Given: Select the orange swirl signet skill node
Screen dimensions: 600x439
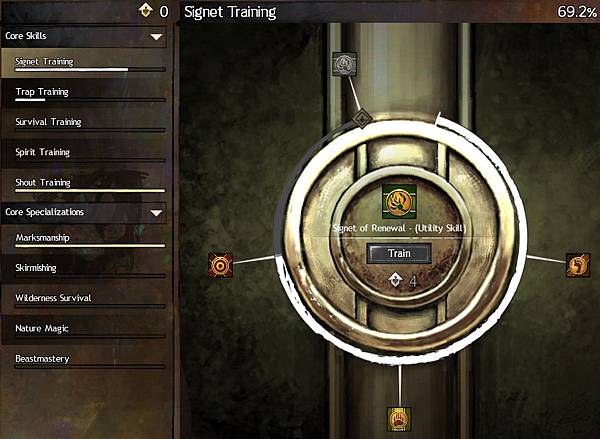Looking at the screenshot, I should coord(577,264).
